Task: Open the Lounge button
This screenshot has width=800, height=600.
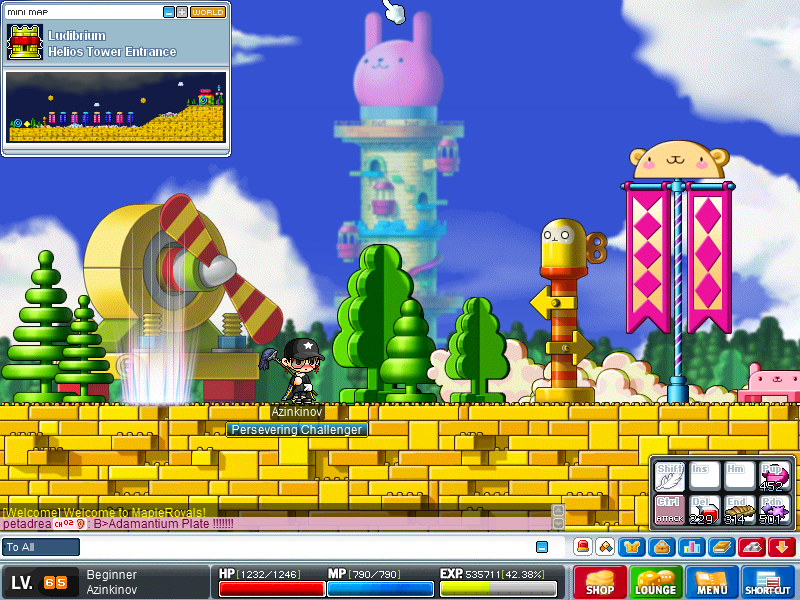Action: 656,582
